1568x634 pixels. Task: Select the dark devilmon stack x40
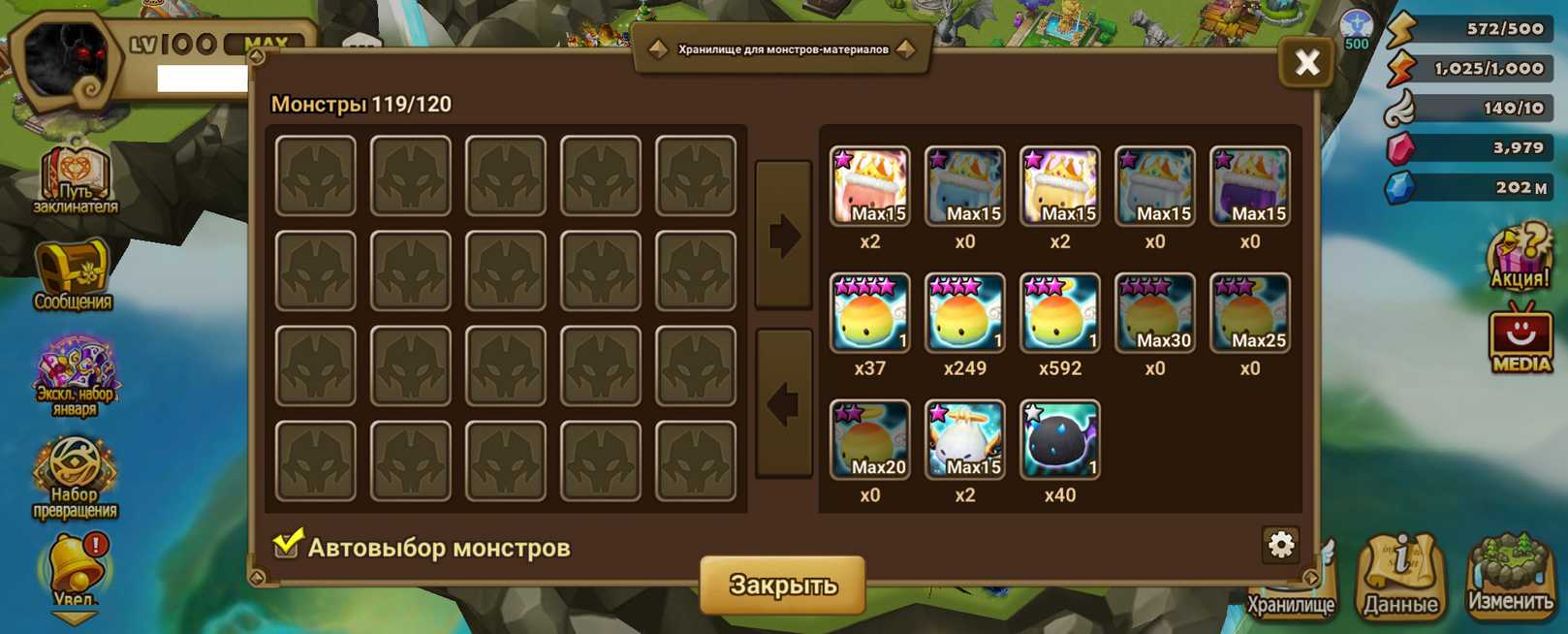point(1059,440)
